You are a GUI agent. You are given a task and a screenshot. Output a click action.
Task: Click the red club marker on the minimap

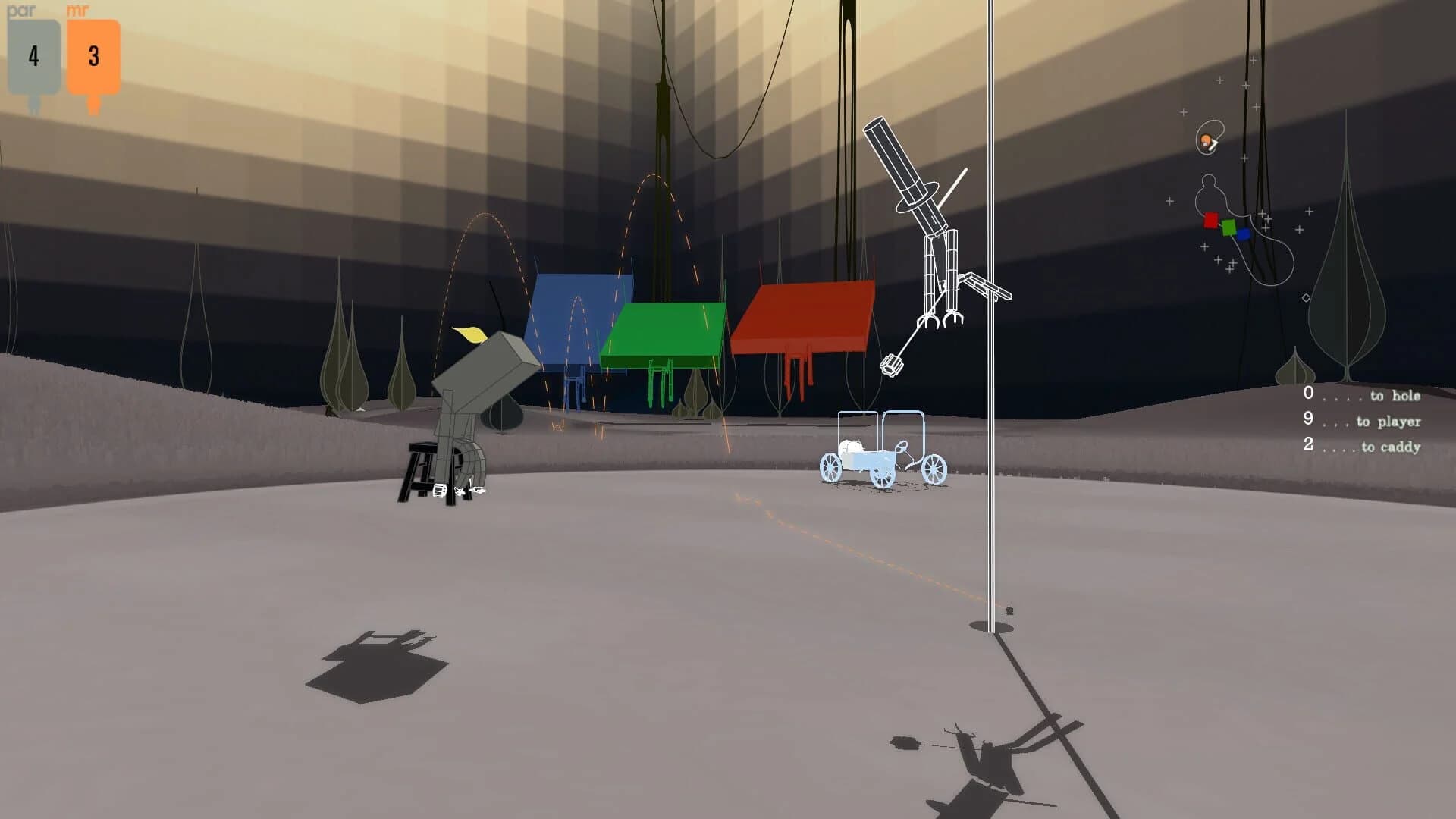click(1210, 220)
